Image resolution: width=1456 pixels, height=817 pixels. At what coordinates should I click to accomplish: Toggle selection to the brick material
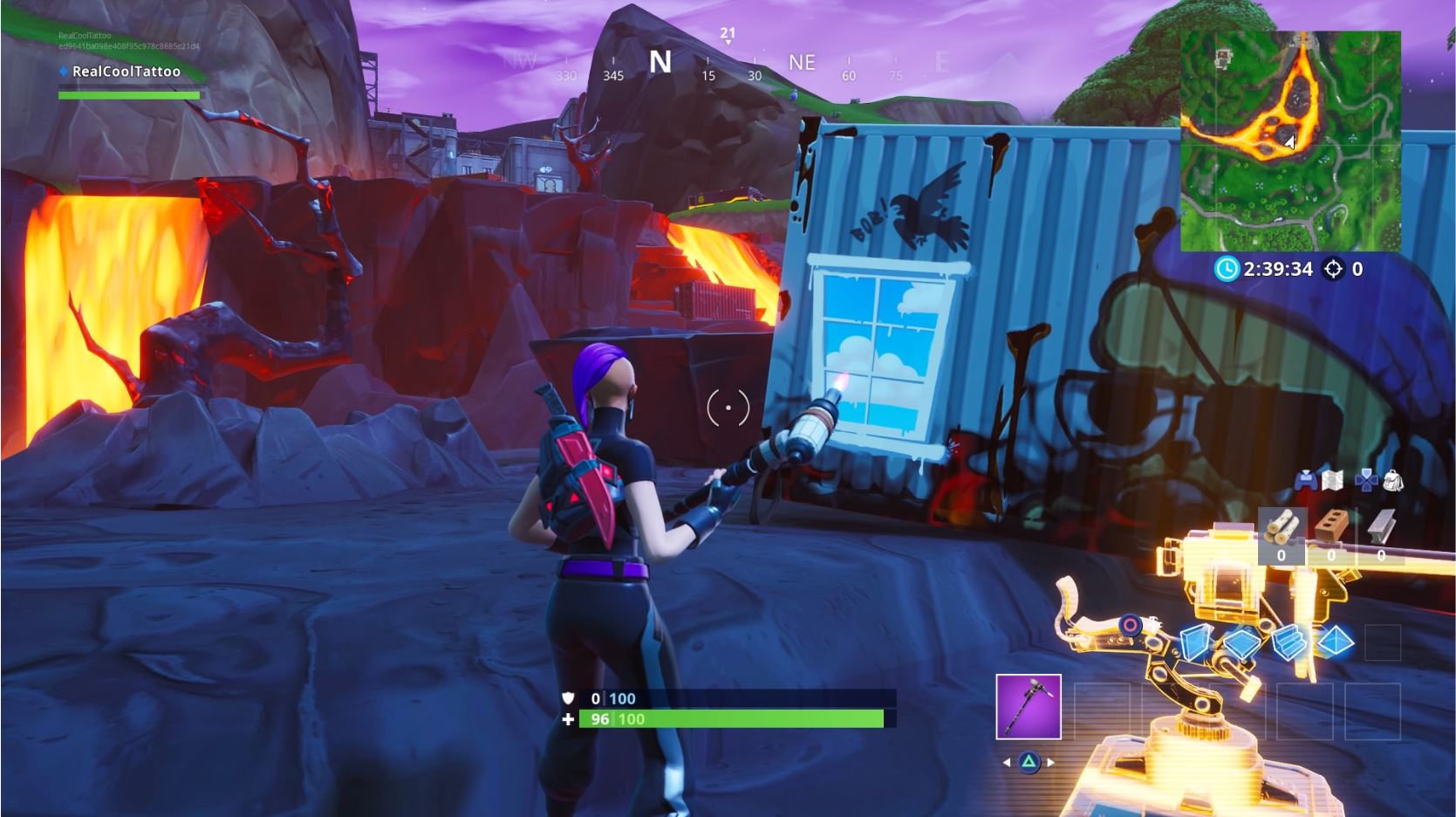tap(1332, 526)
